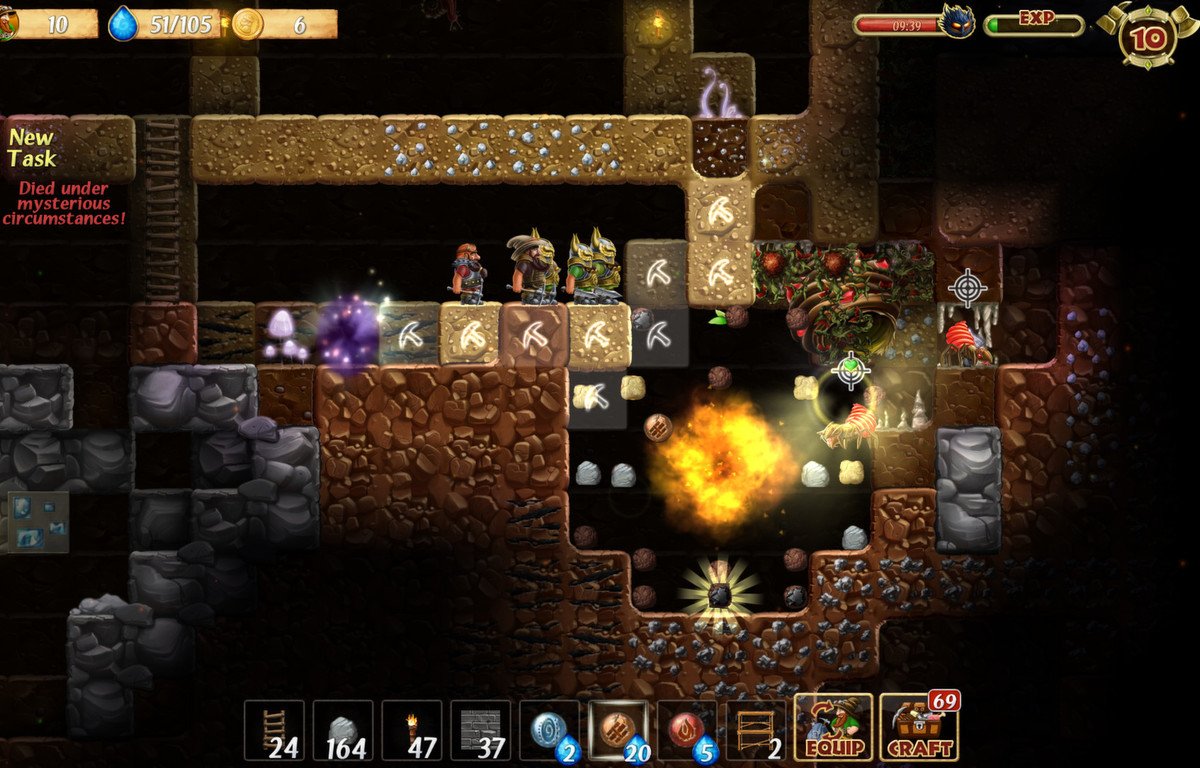Select the stone block slot with 164
The width and height of the screenshot is (1200, 768).
tap(343, 730)
